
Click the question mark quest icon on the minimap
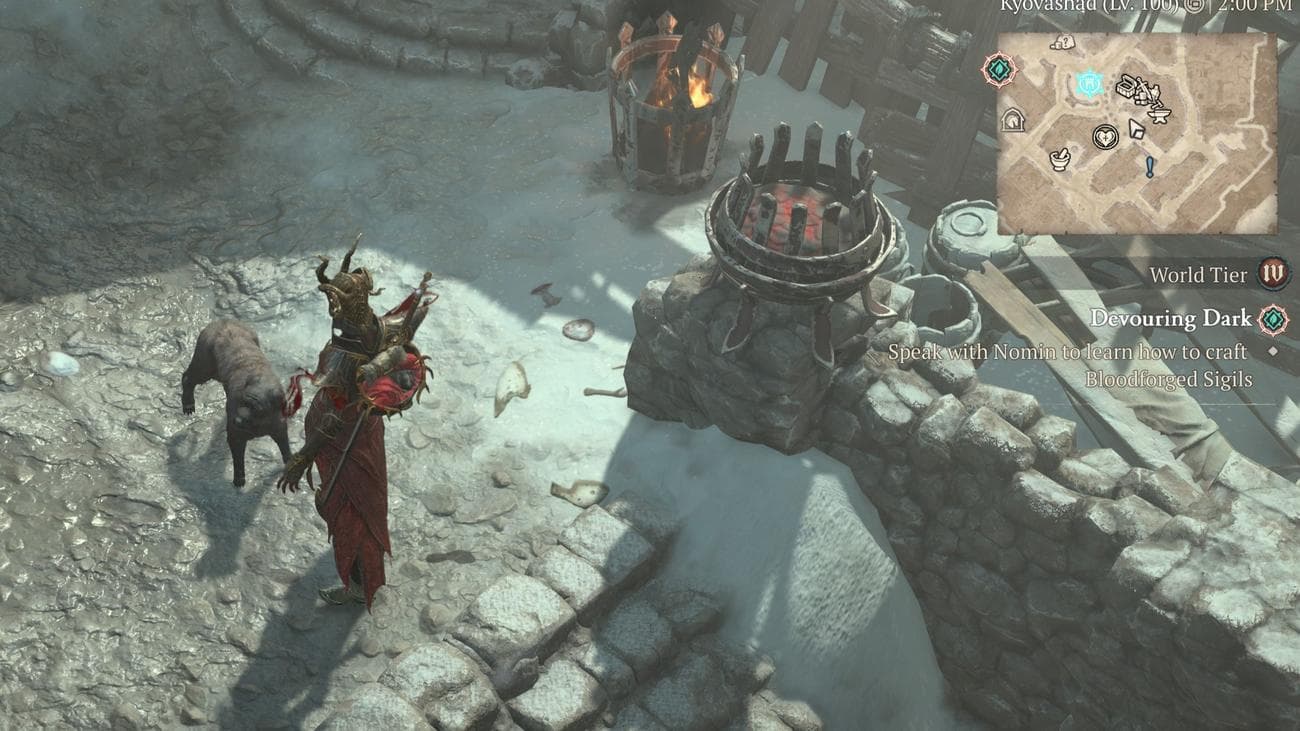click(1065, 40)
